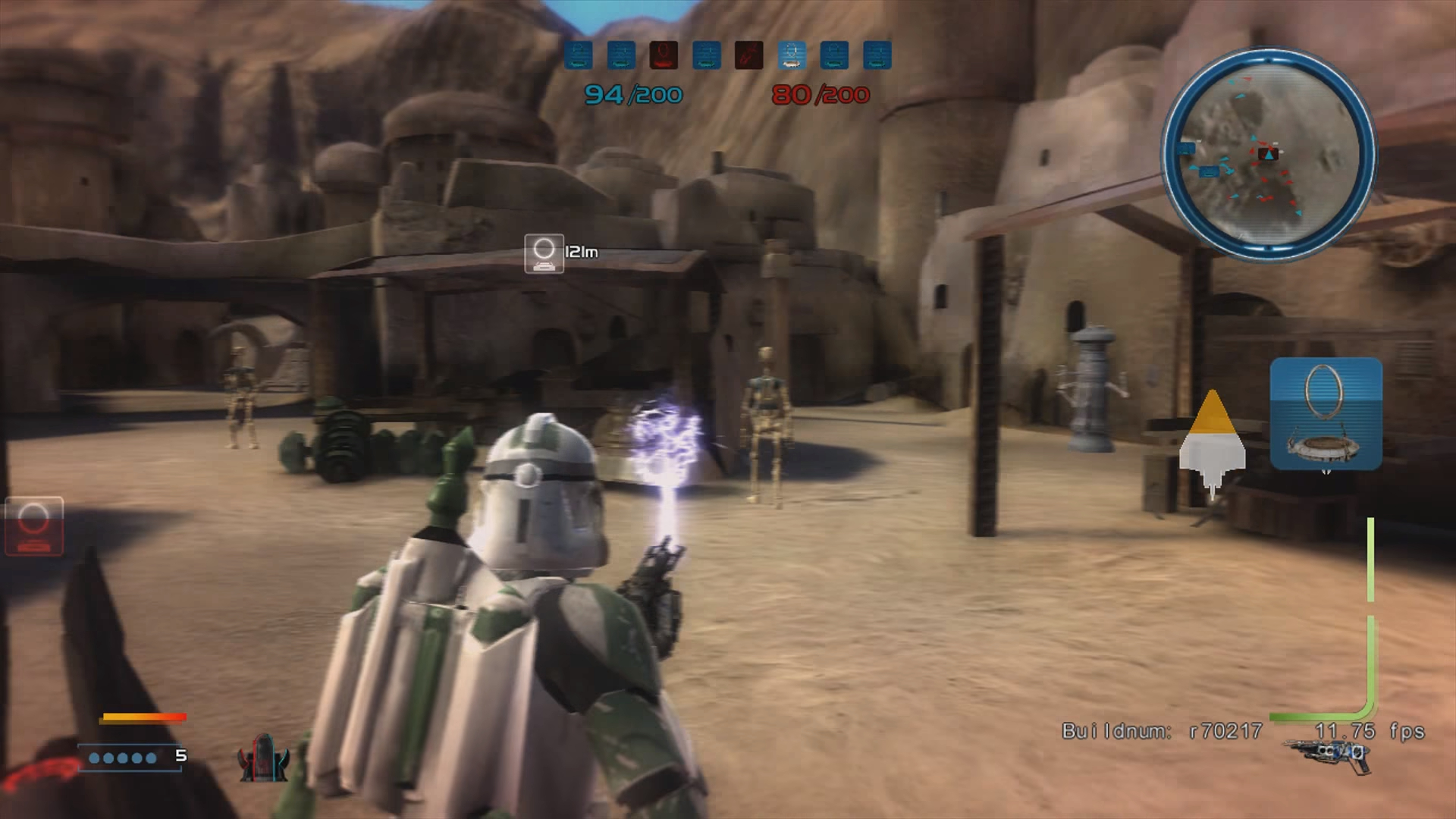Click the red enemy capture point icon
This screenshot has height=819, width=1456.
click(665, 55)
